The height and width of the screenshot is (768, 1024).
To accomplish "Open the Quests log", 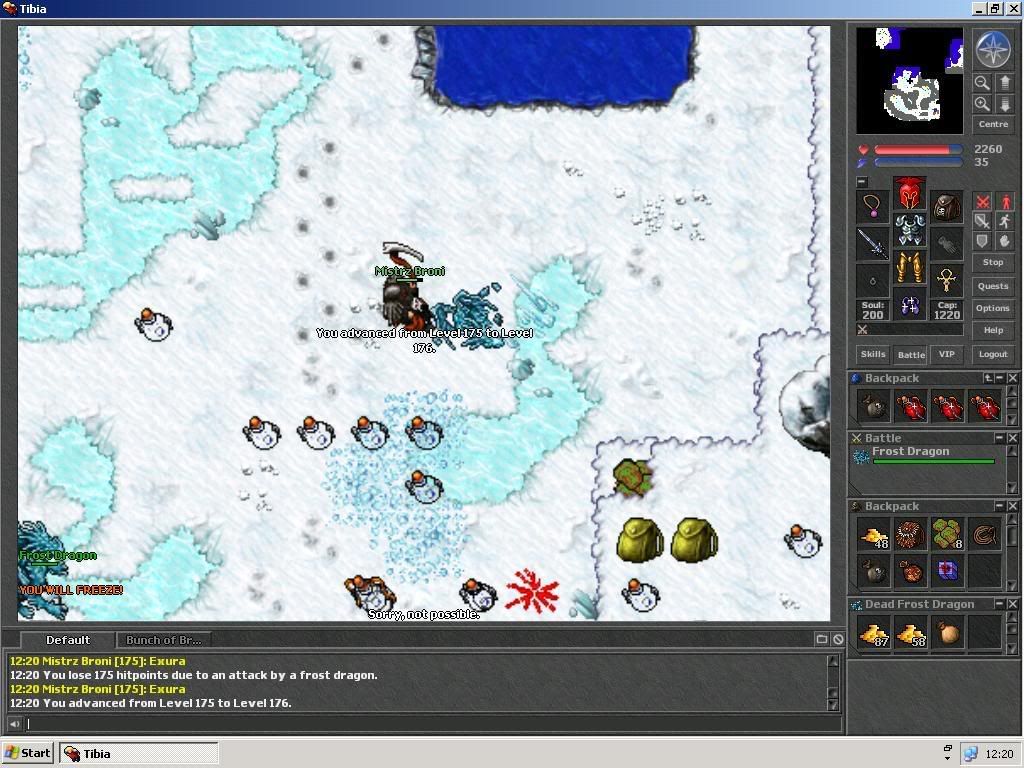I will pyautogui.click(x=992, y=286).
